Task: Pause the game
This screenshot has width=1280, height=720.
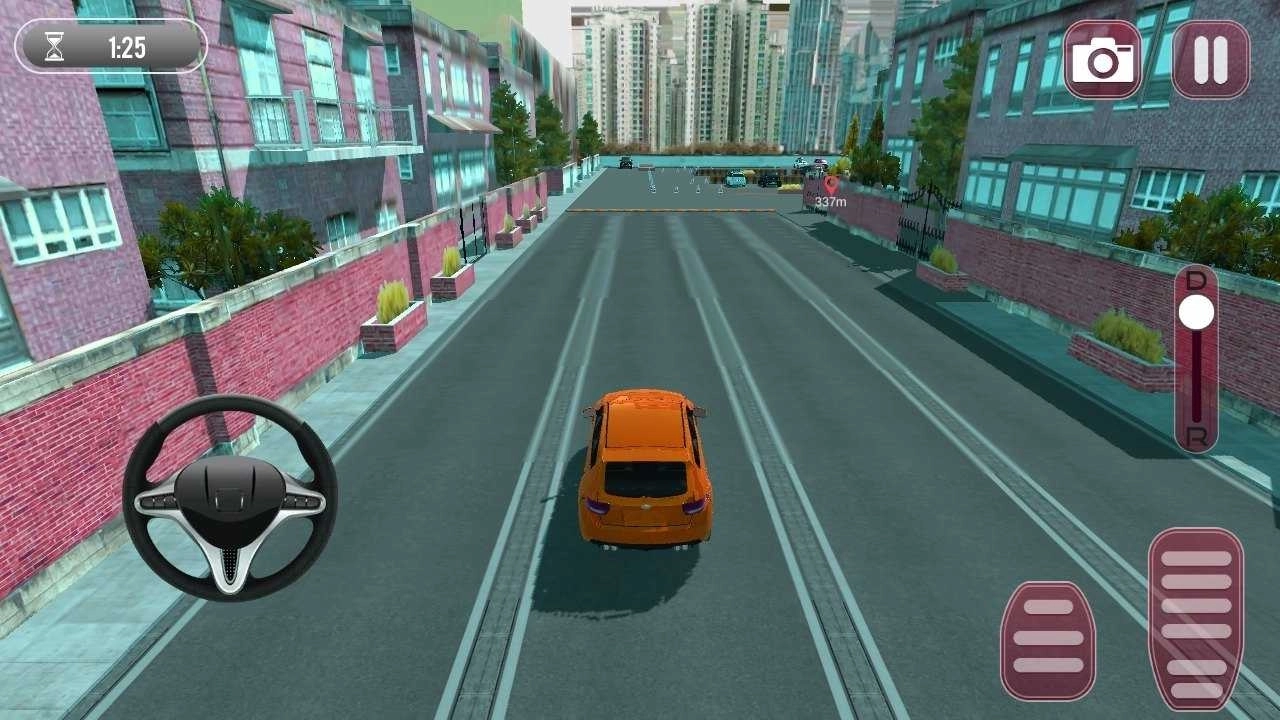Action: (1210, 60)
